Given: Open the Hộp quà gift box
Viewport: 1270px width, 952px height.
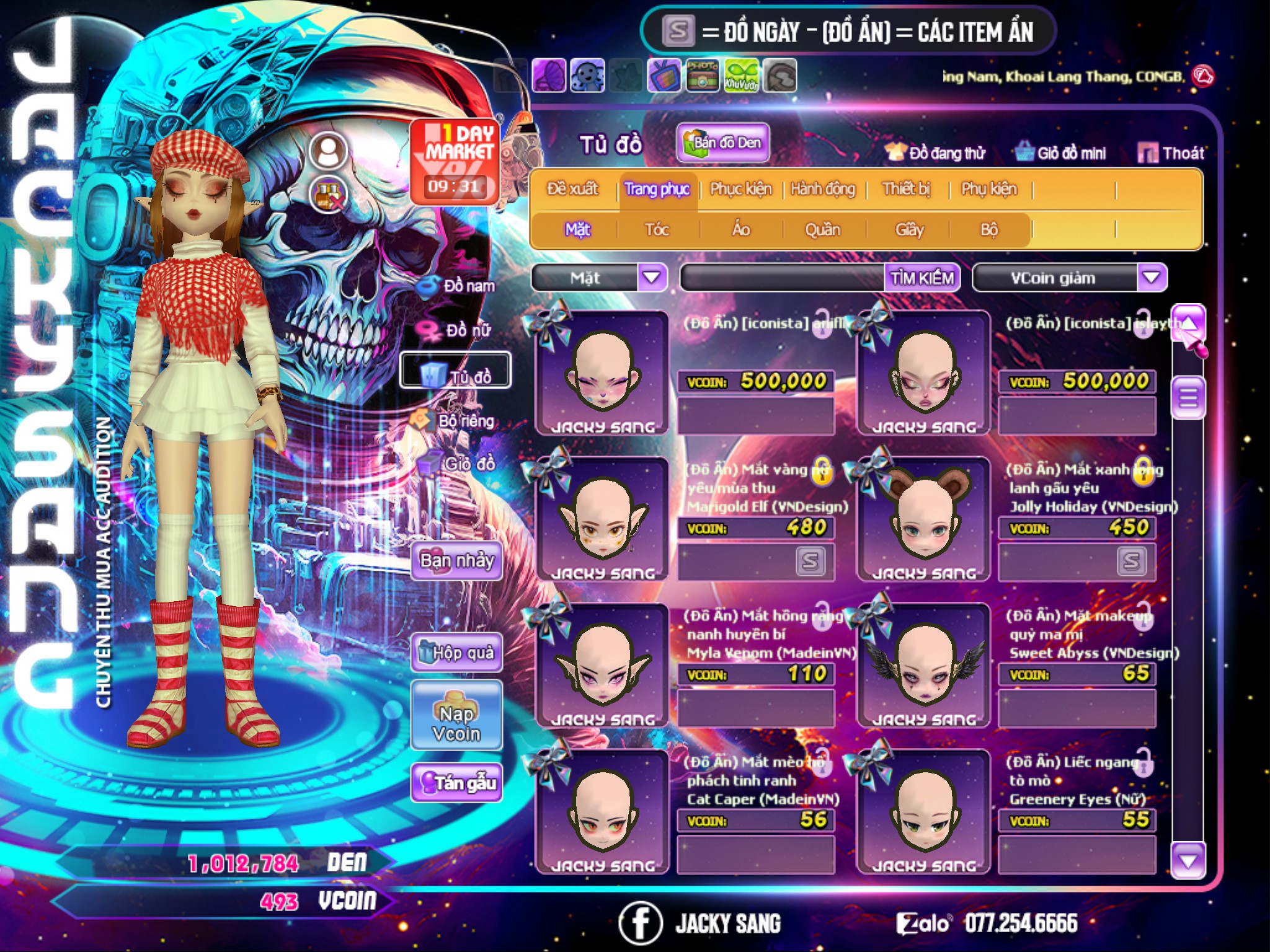Looking at the screenshot, I should coord(457,653).
